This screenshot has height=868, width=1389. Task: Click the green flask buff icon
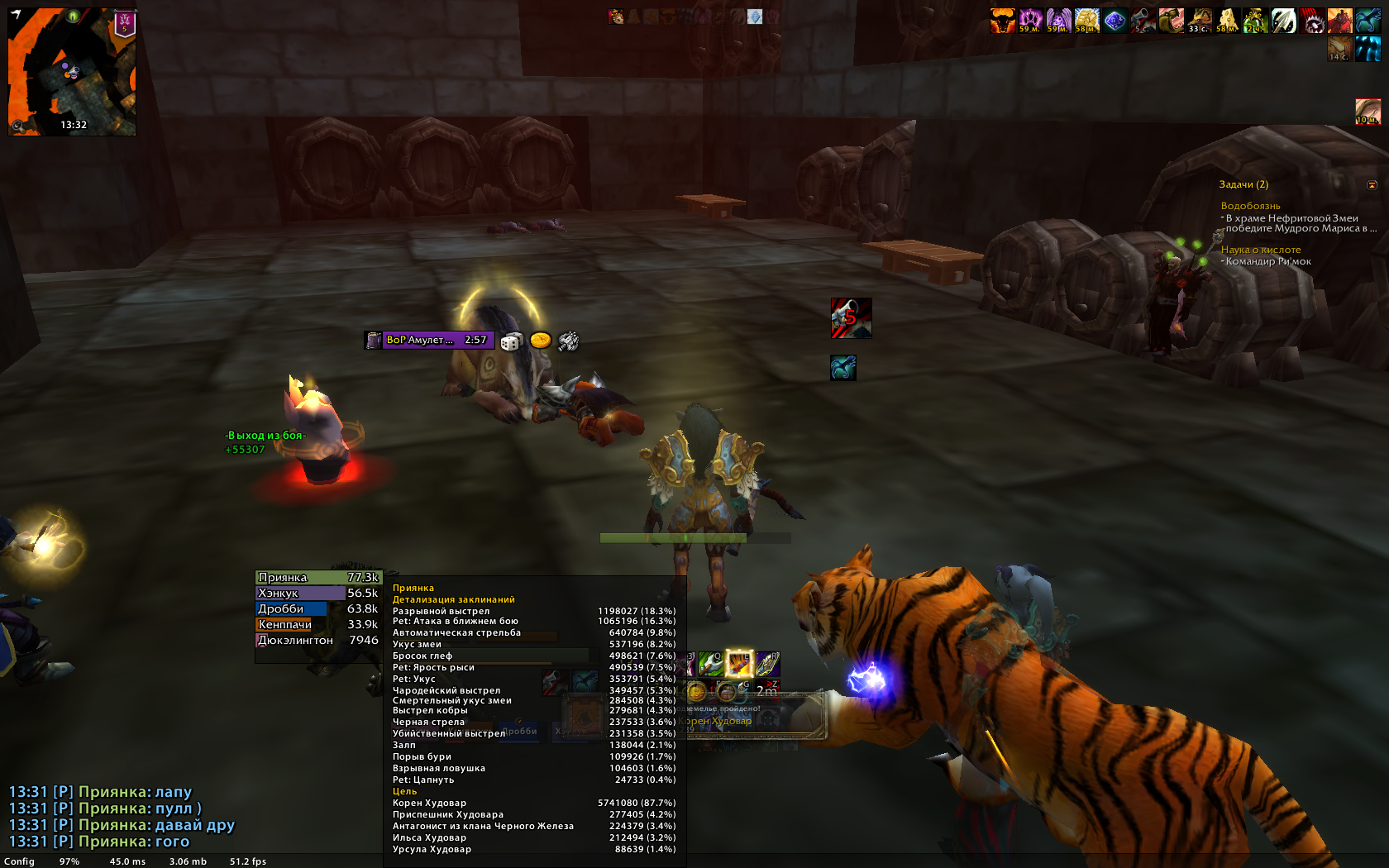tap(1255, 20)
